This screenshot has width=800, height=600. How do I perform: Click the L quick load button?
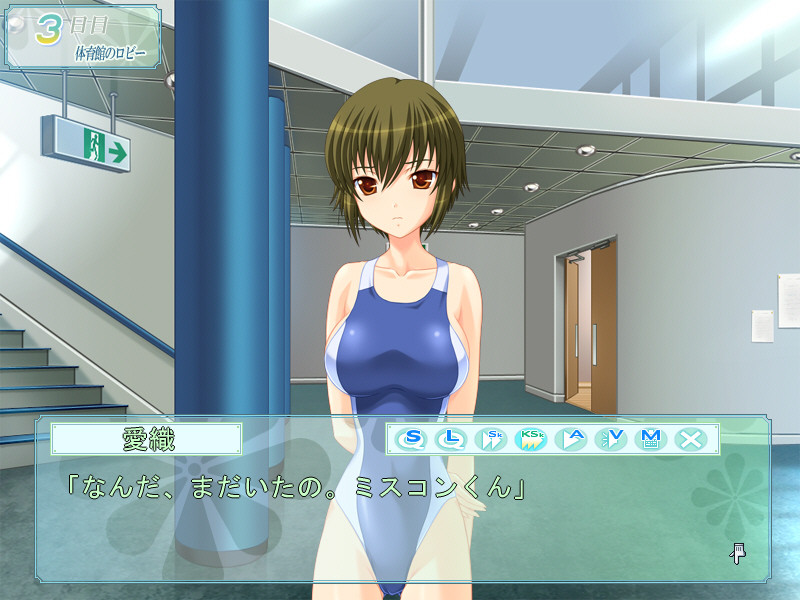(452, 438)
